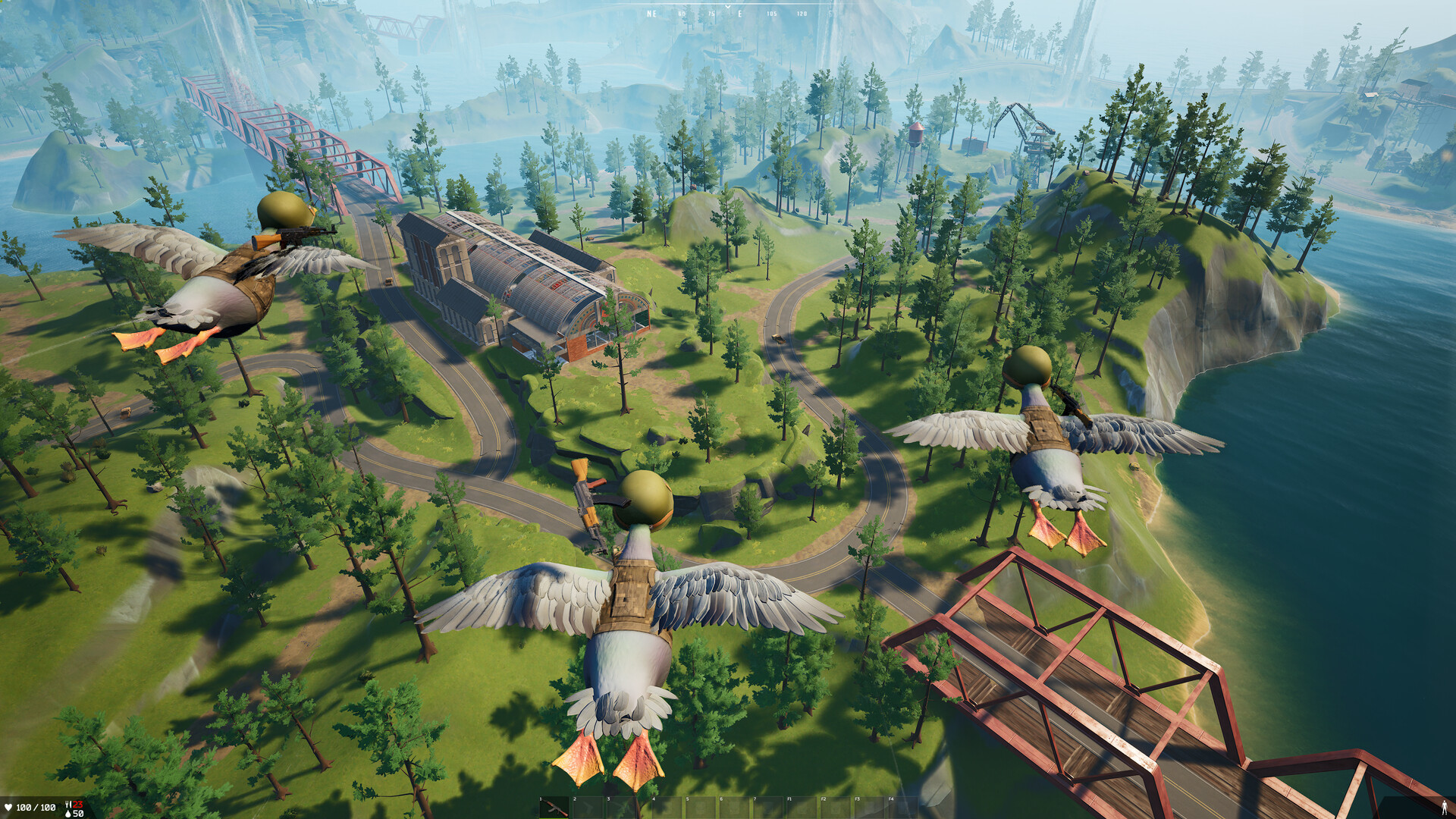This screenshot has width=1456, height=819.
Task: Click the fork hunger icon showing 23
Action: pos(67,804)
